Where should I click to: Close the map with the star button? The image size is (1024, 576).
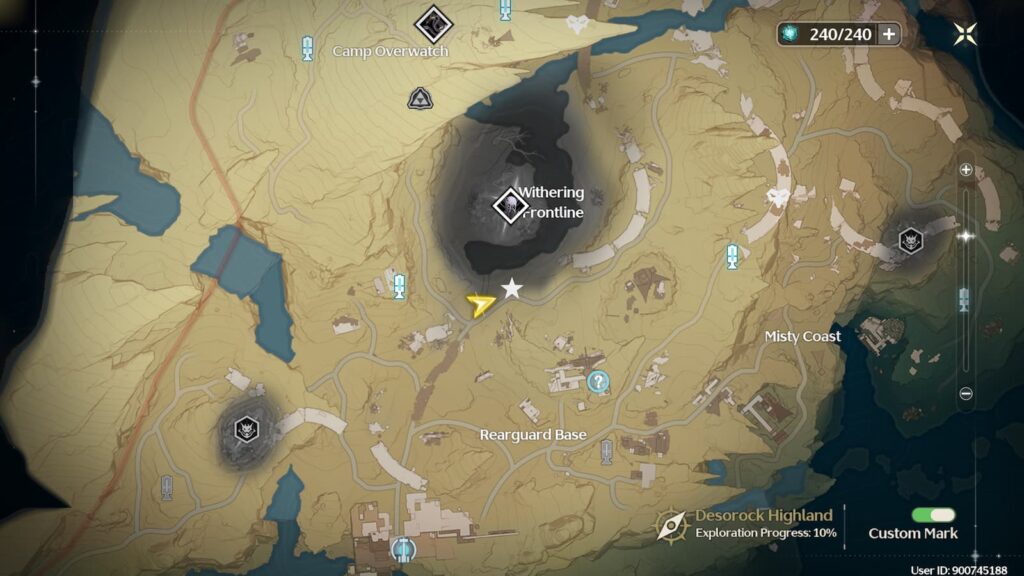(966, 34)
